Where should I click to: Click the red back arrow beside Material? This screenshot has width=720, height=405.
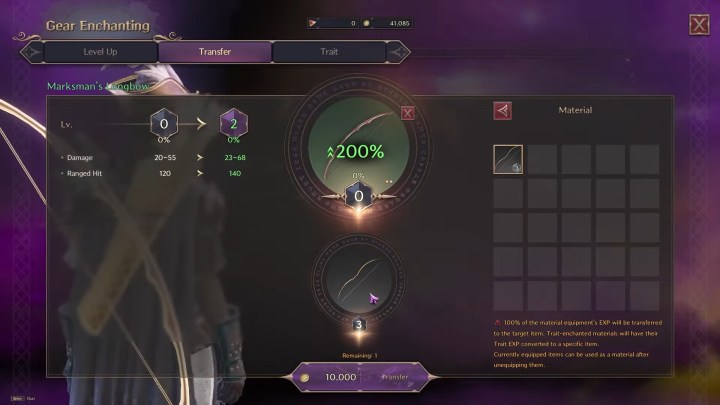(x=502, y=111)
